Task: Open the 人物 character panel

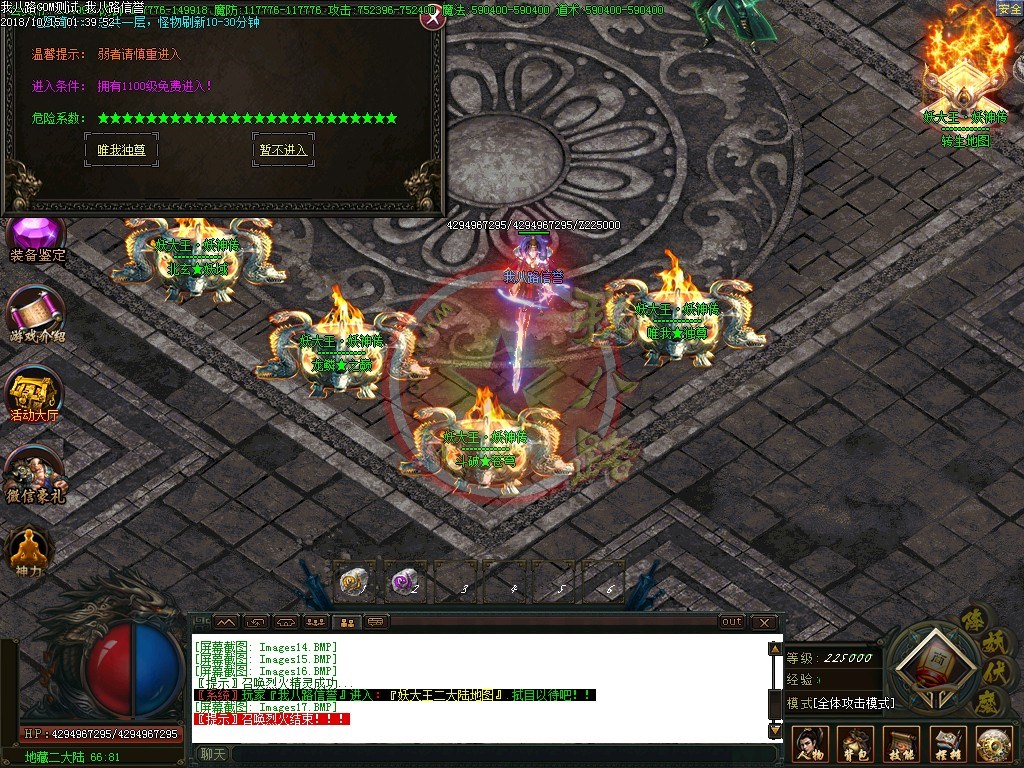Action: click(x=810, y=745)
